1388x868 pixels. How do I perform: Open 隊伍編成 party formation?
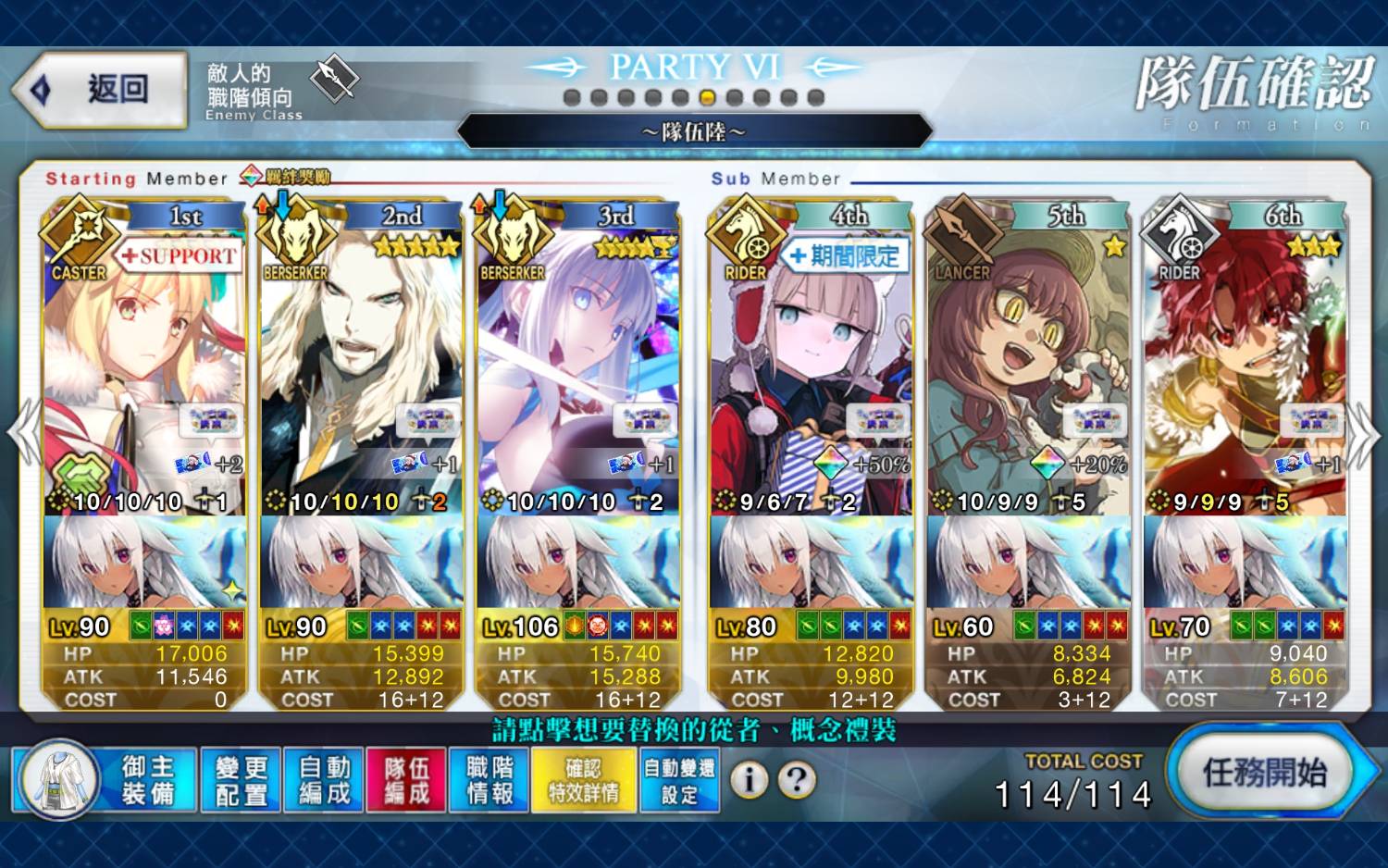pyautogui.click(x=407, y=780)
